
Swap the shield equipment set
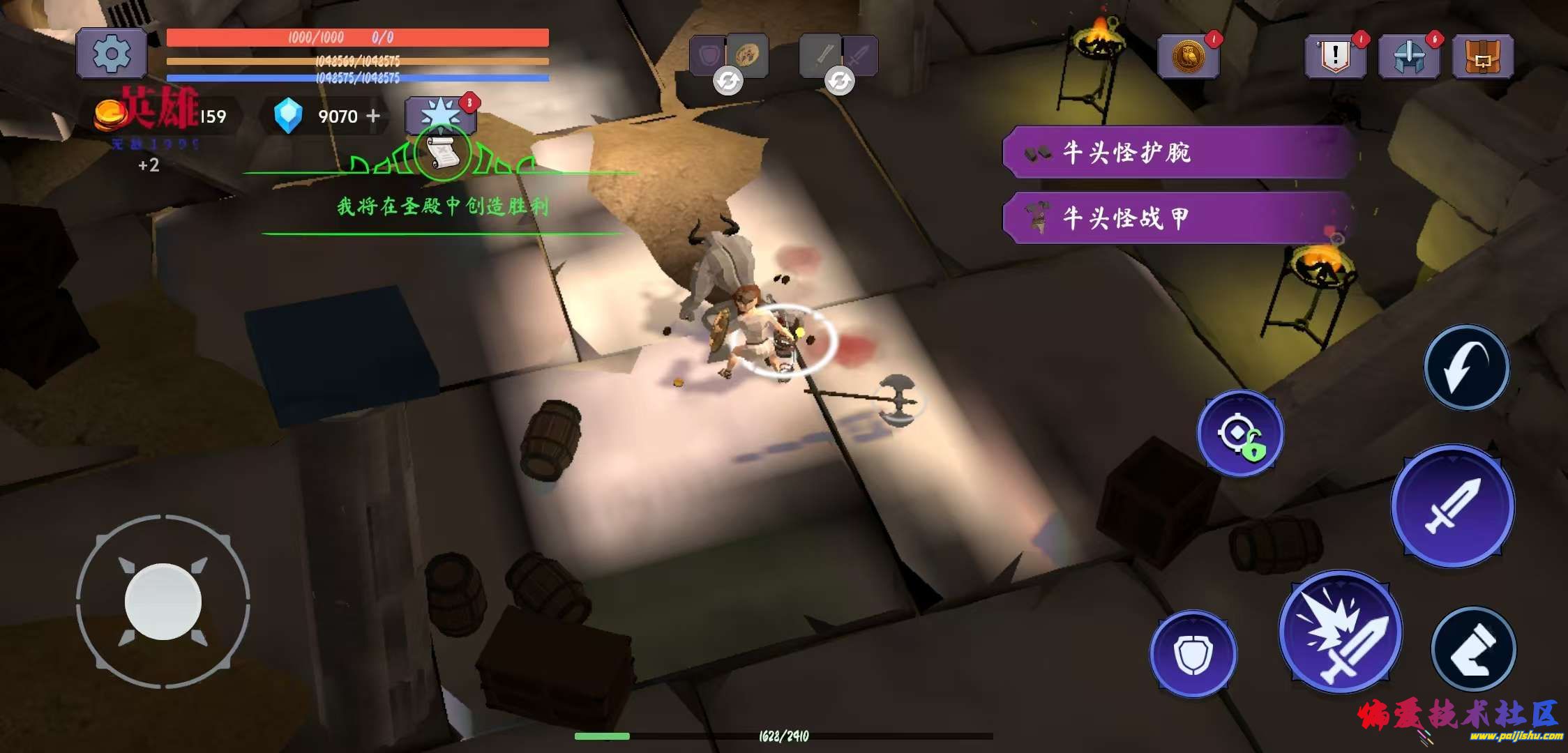click(728, 81)
